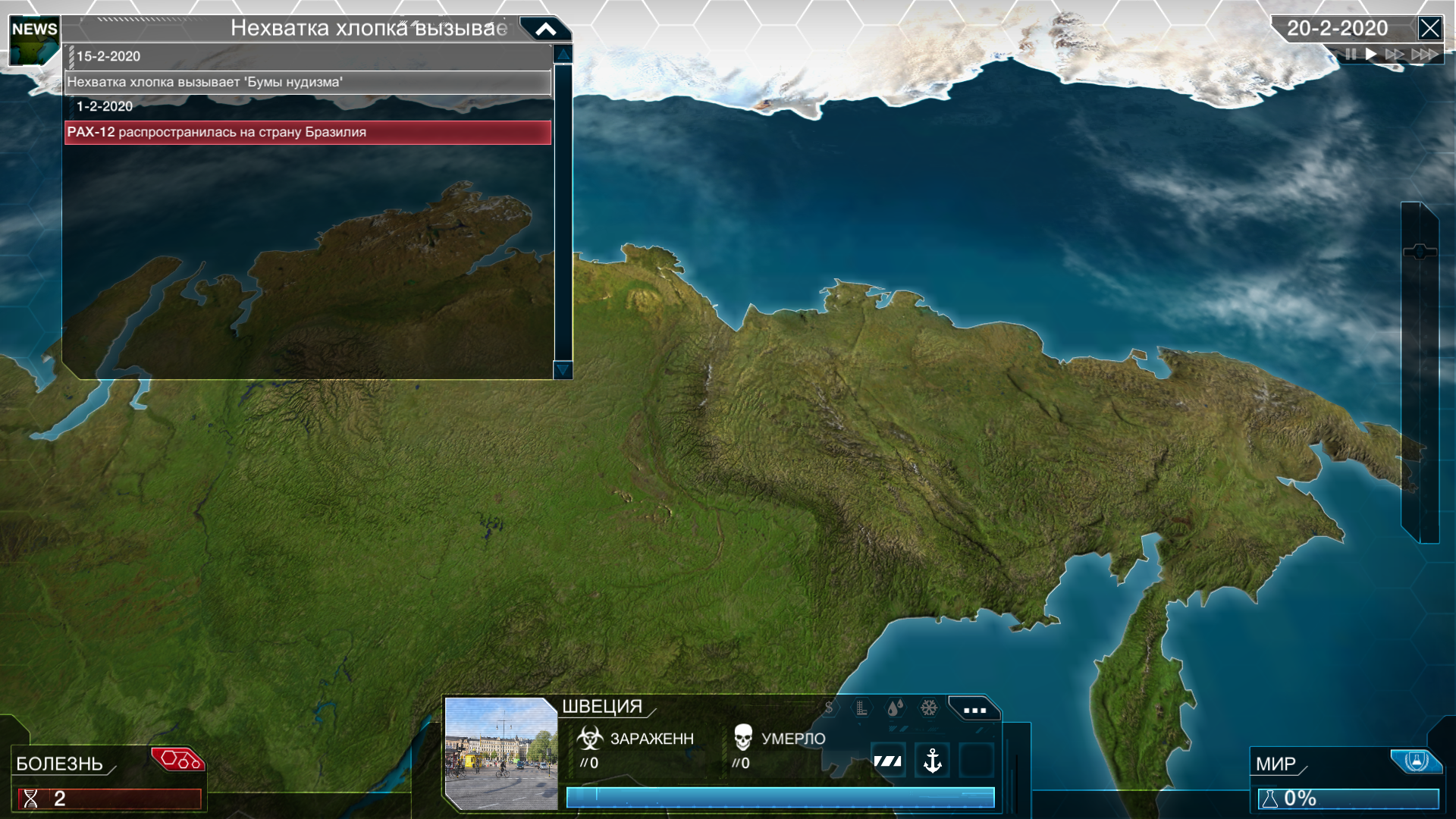Click the anchor seaport status icon
The width and height of the screenshot is (1456, 819).
pyautogui.click(x=933, y=760)
